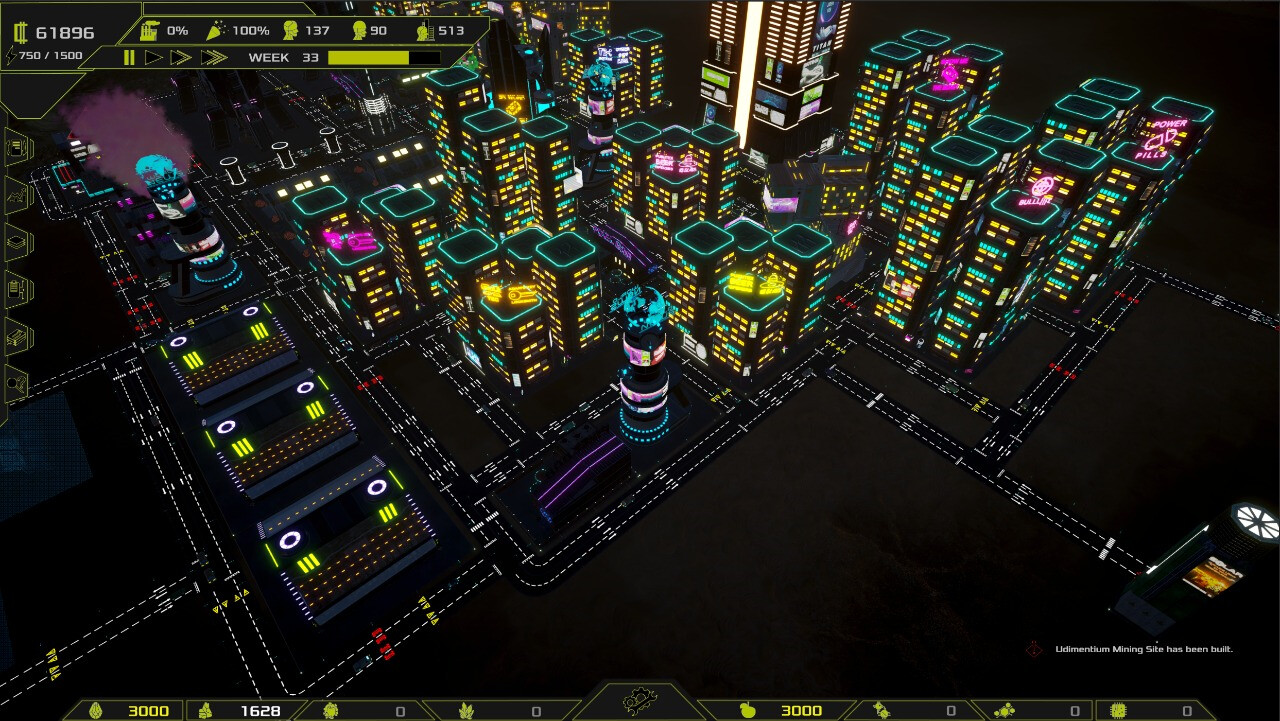Click the factory efficiency icon showing 0%
Viewport: 1280px width, 721px height.
coord(150,31)
